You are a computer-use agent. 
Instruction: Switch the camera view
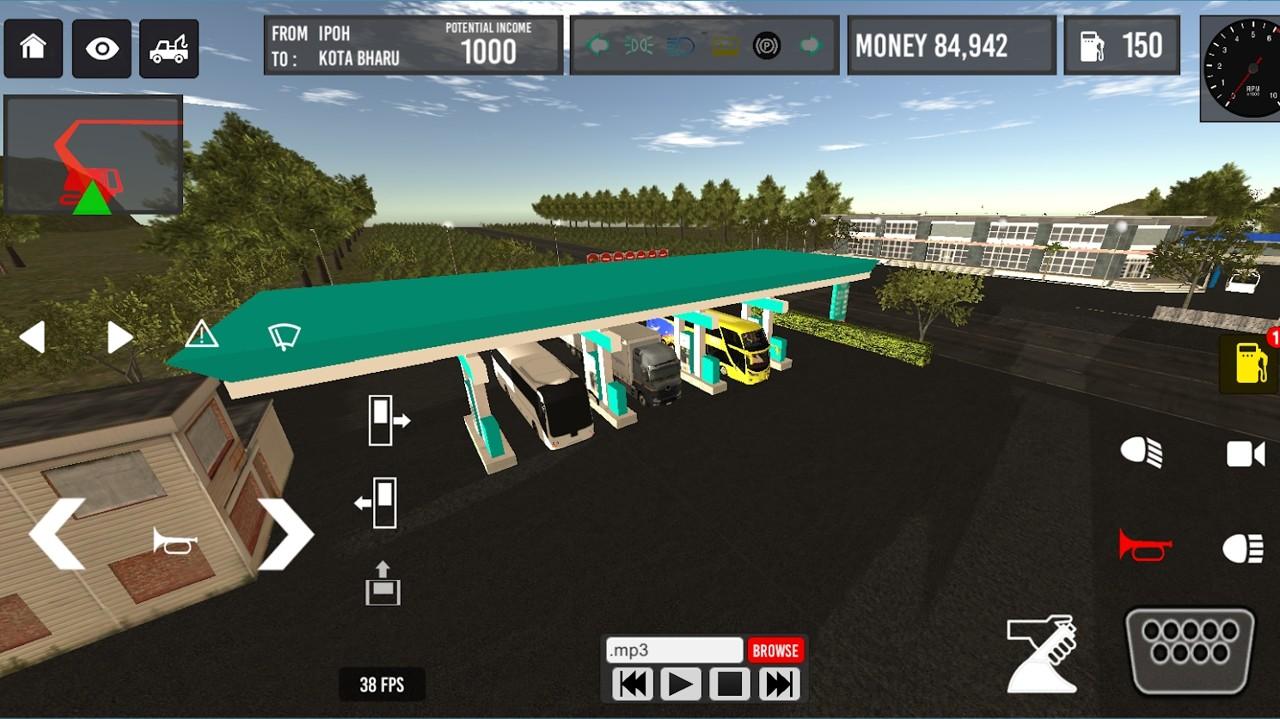(1245, 454)
